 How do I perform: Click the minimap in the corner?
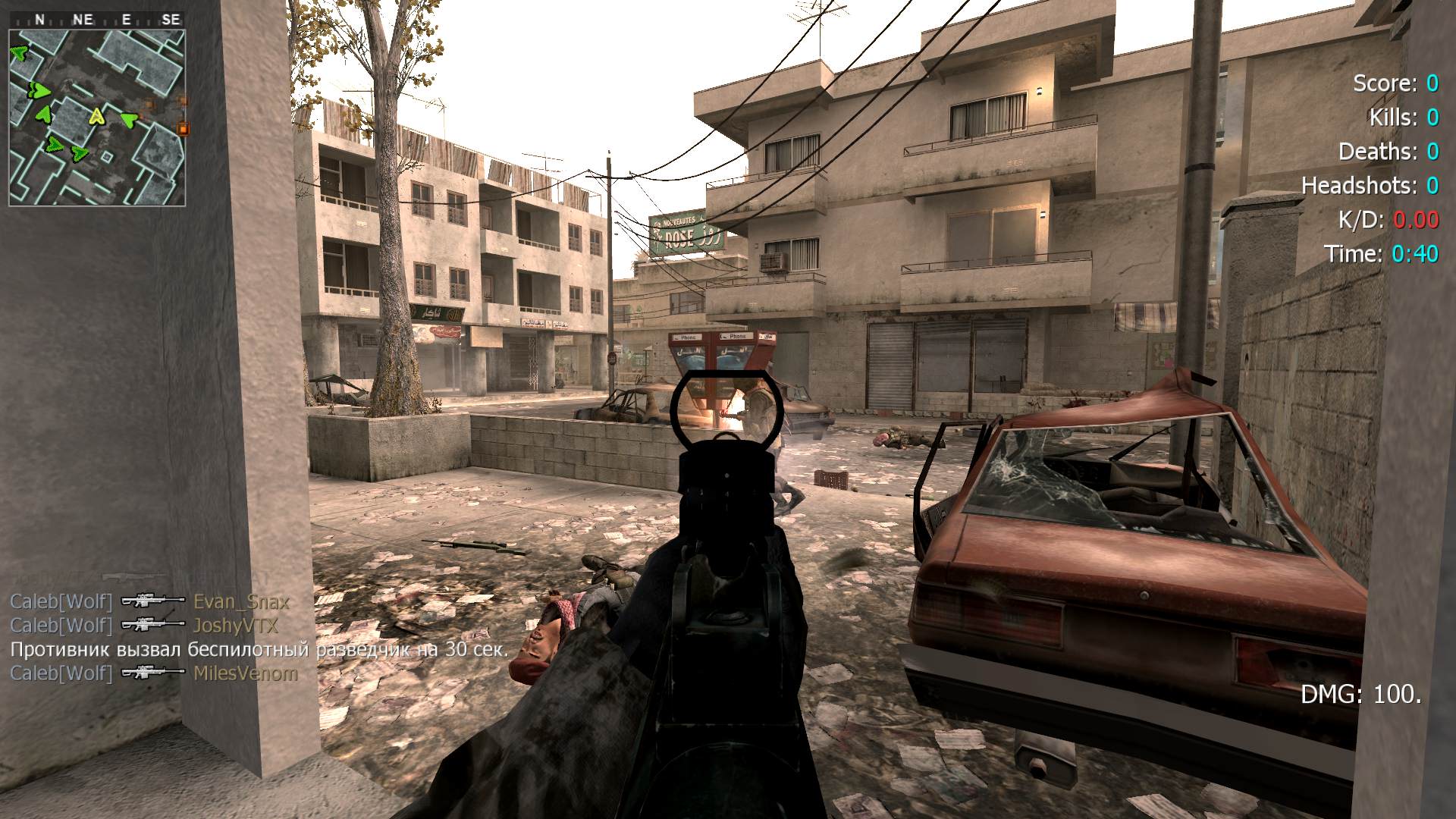(97, 118)
